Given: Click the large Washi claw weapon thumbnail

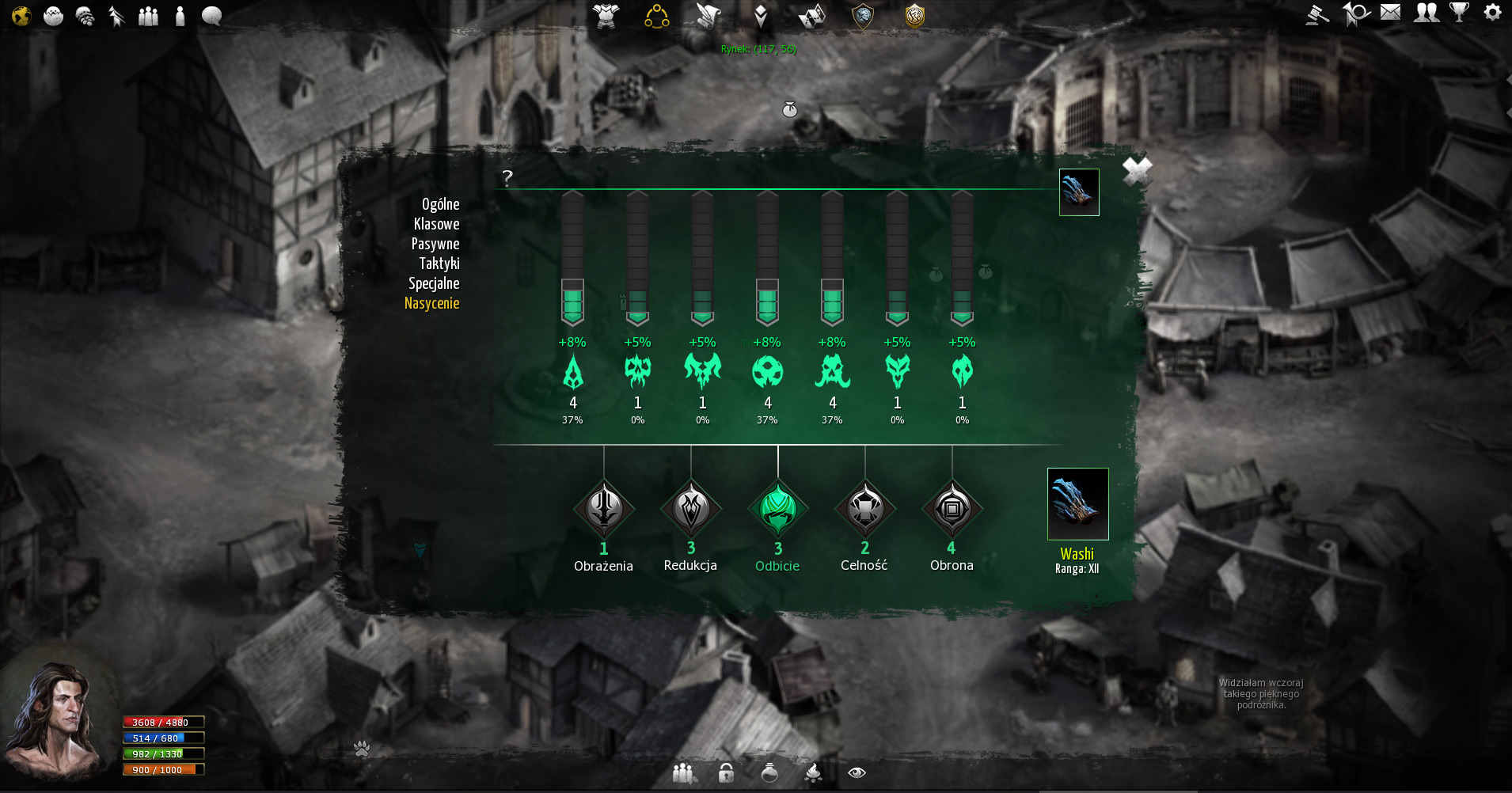Looking at the screenshot, I should click(x=1077, y=504).
